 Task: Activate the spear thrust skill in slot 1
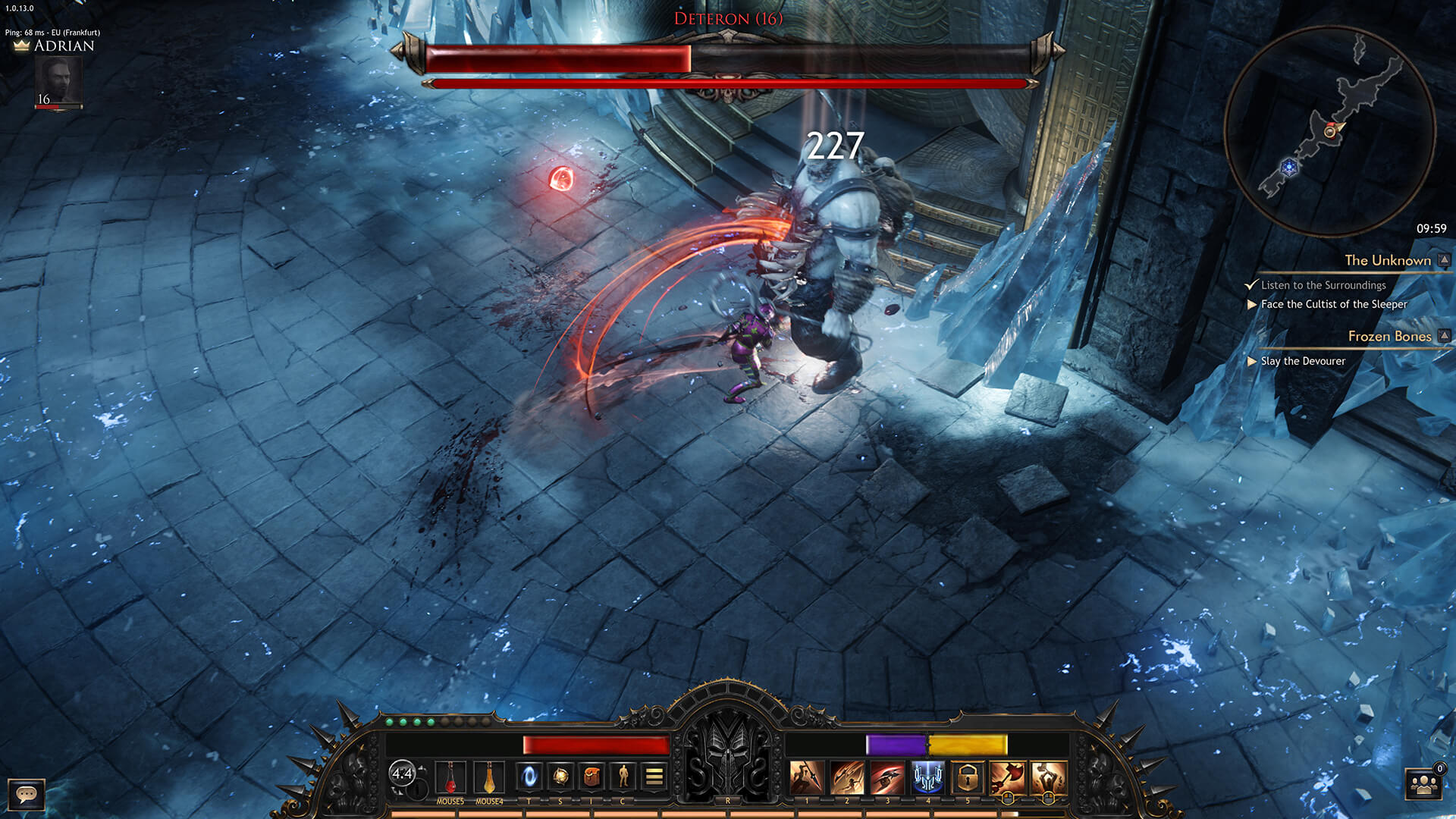point(806,777)
